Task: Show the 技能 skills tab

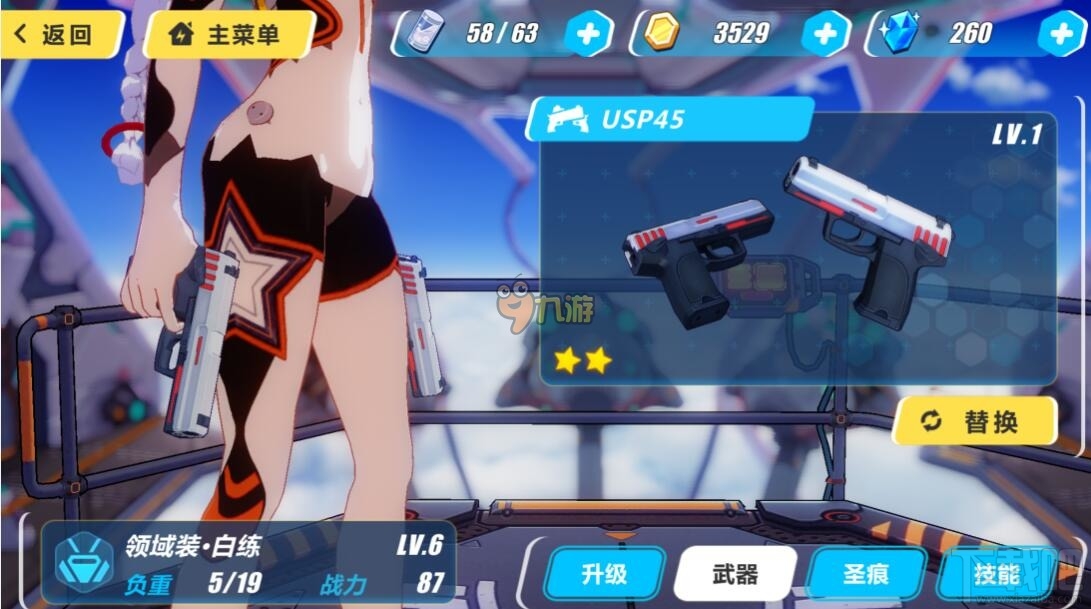Action: click(994, 574)
